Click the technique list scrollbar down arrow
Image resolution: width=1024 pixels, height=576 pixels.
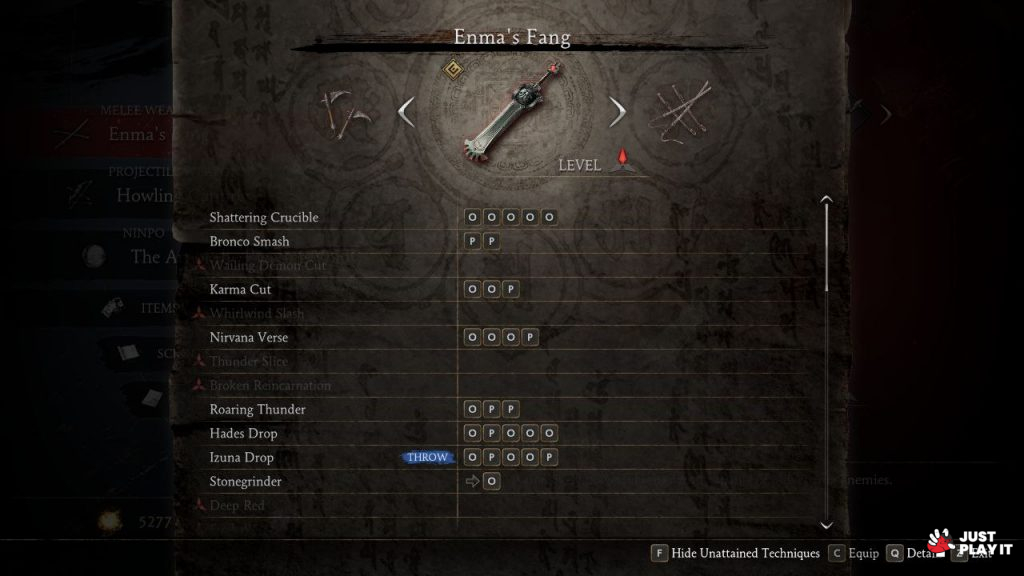click(x=826, y=524)
